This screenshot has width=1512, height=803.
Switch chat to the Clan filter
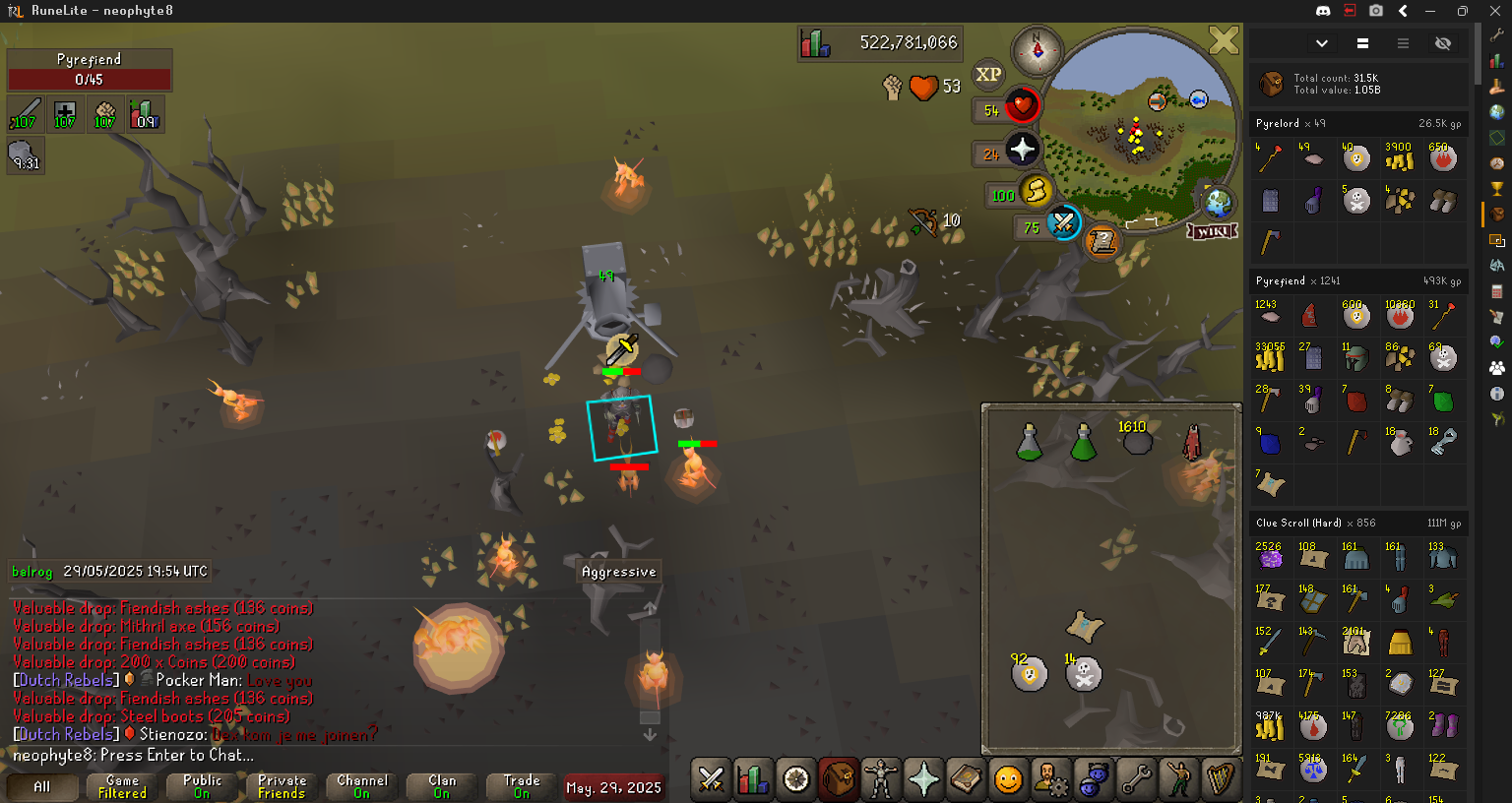(442, 786)
